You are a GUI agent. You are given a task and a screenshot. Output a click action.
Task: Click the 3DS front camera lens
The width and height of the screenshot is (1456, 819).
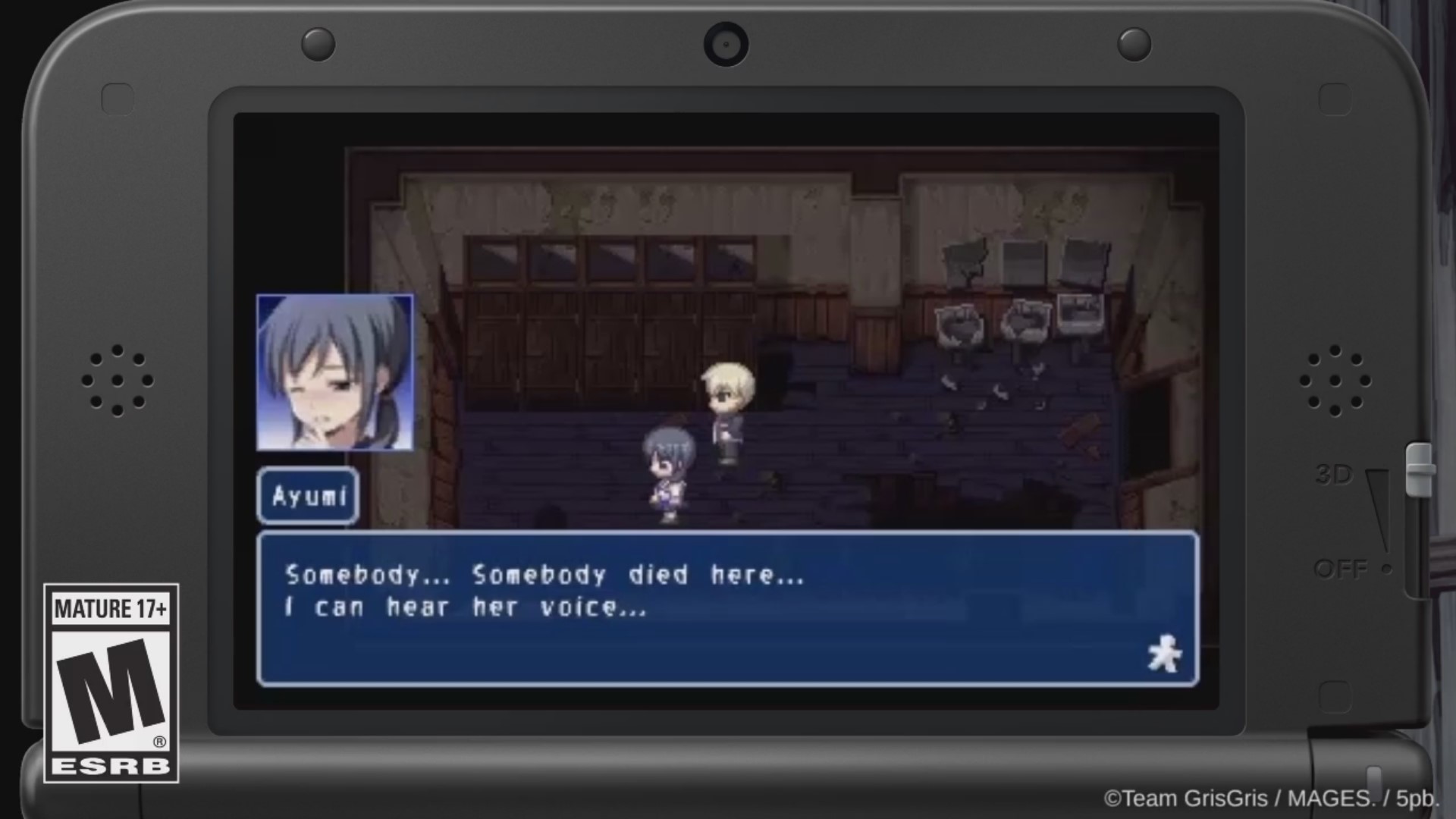coord(726,43)
